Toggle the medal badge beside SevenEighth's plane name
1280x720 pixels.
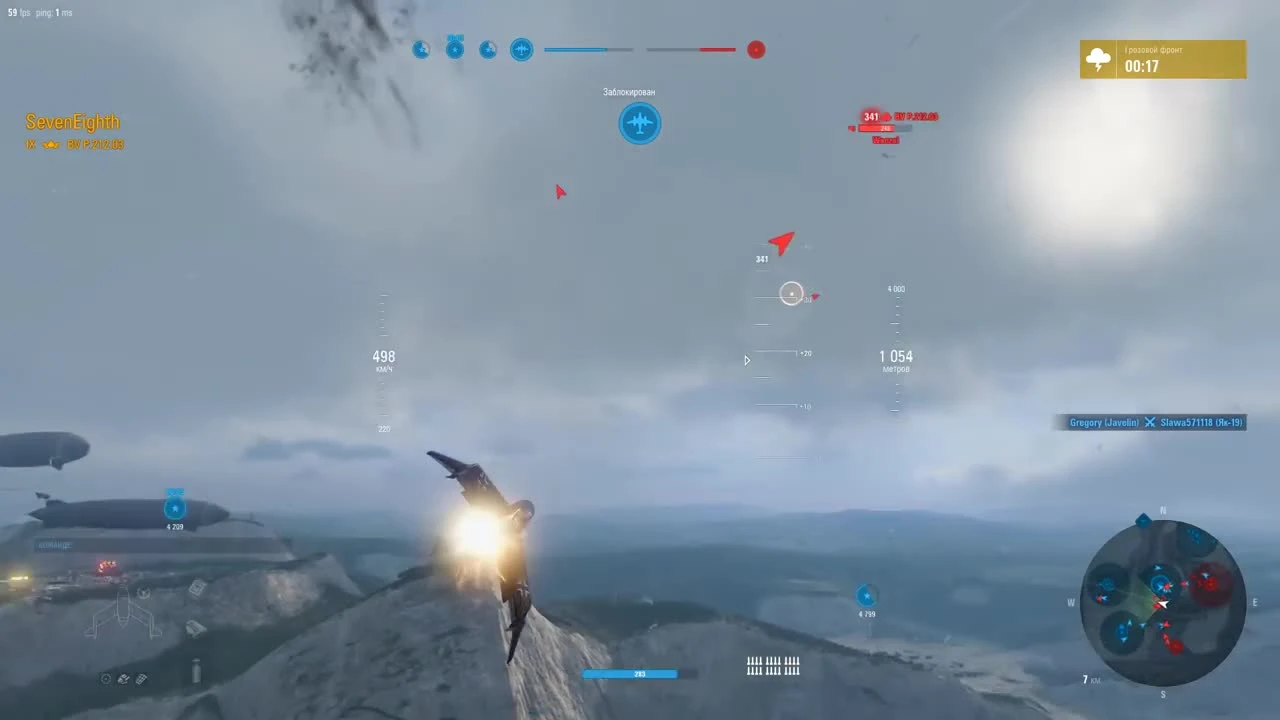(51, 144)
